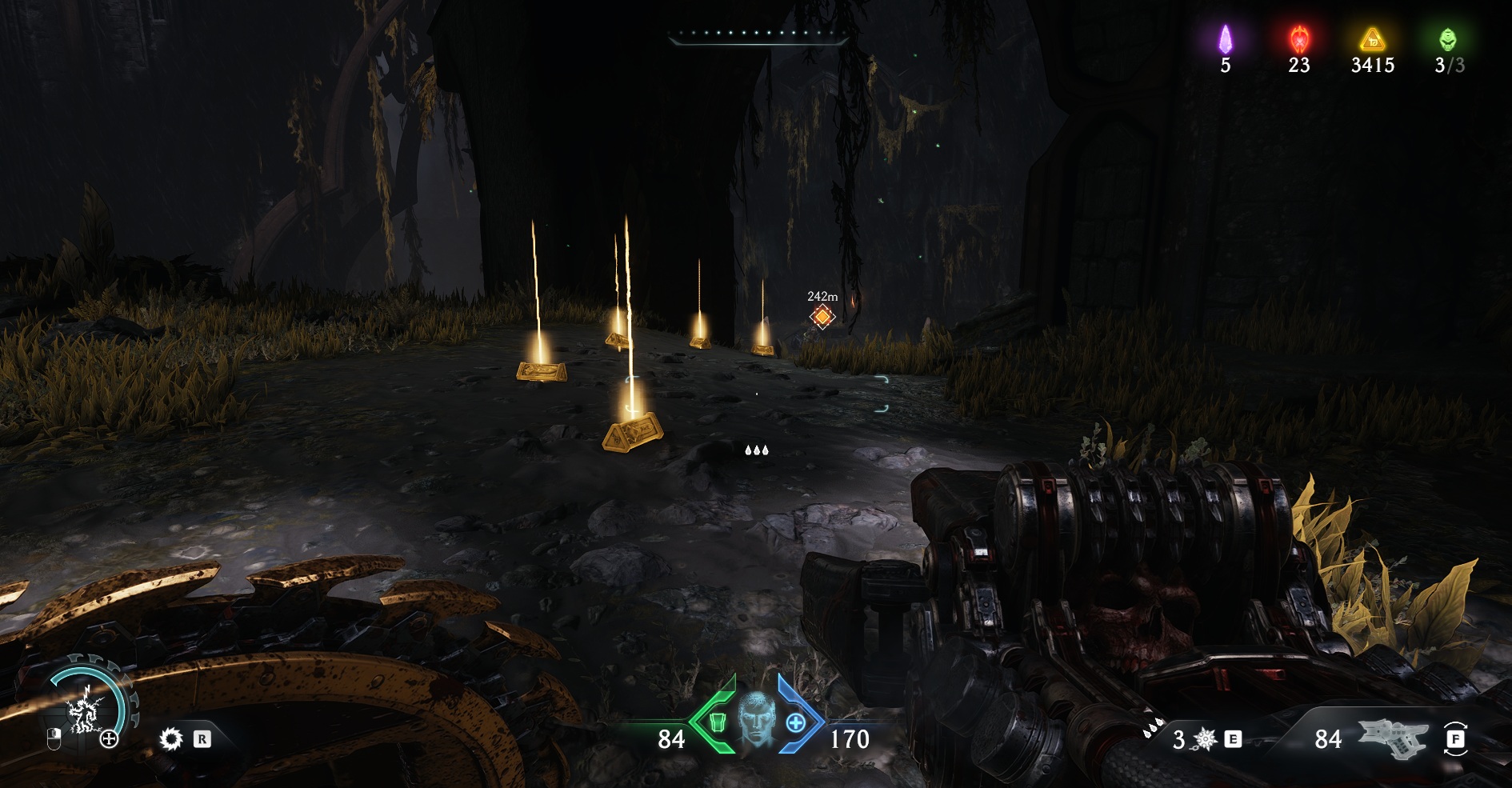
Task: Select the red ruby currency icon
Action: (1298, 38)
